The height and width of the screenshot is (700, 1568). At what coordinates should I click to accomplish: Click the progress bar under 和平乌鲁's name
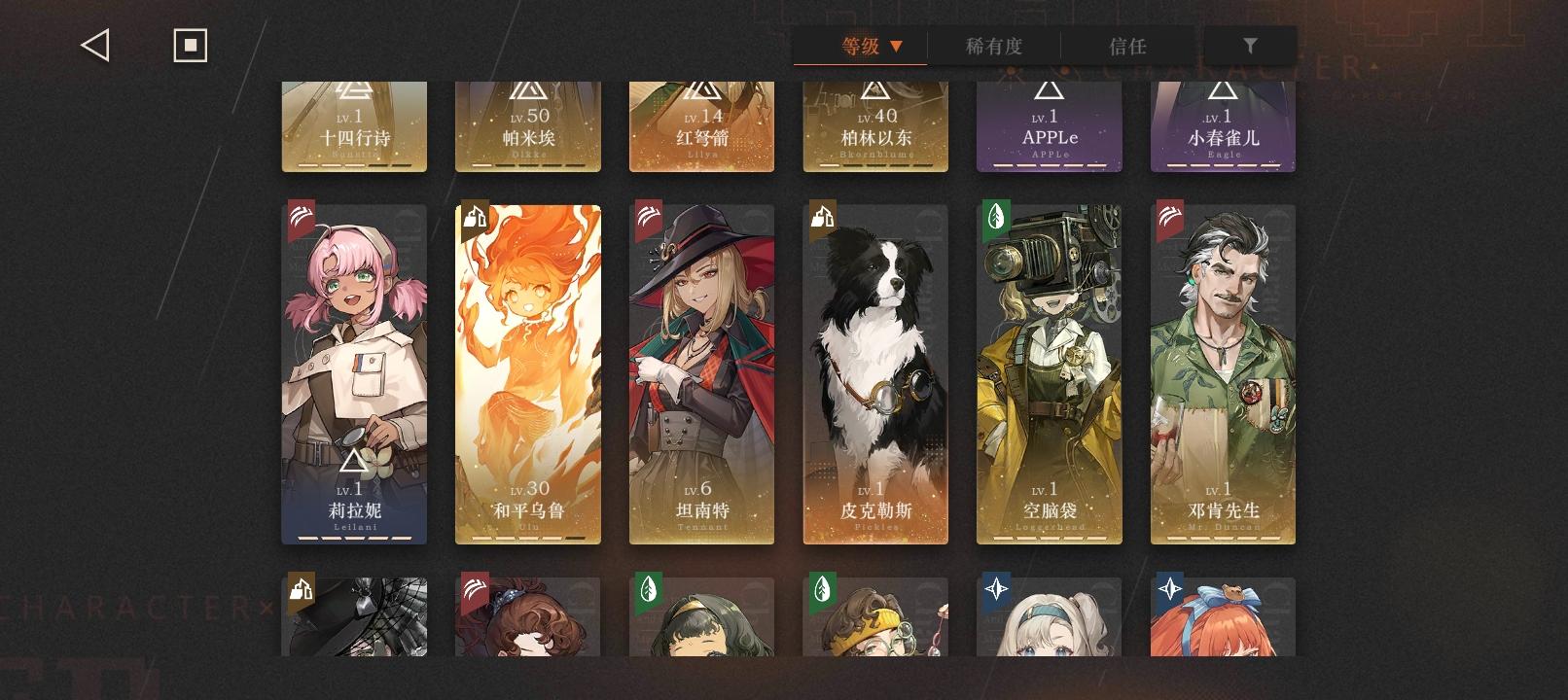click(528, 536)
